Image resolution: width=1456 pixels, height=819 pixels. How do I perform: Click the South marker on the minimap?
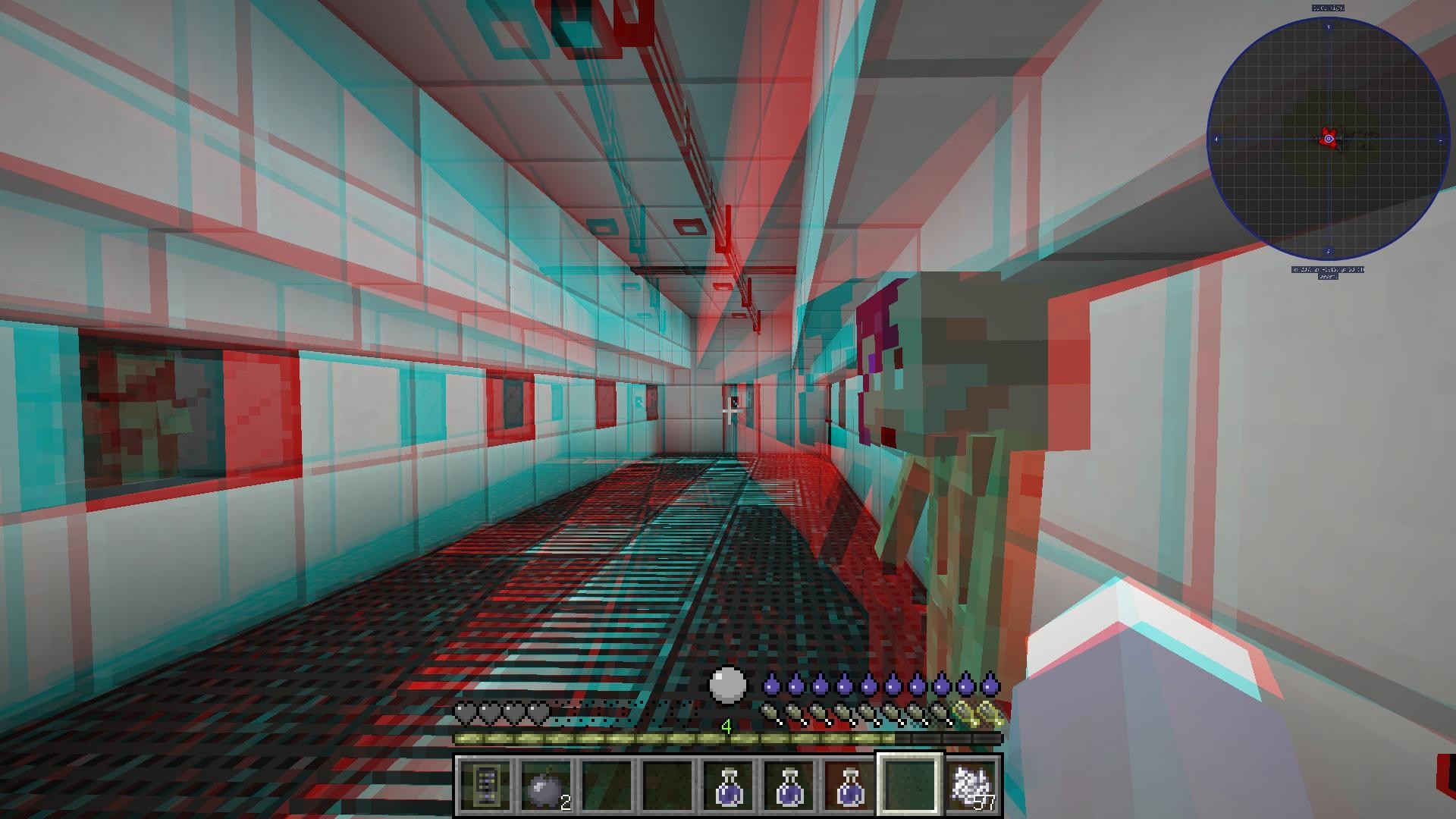click(x=1327, y=250)
